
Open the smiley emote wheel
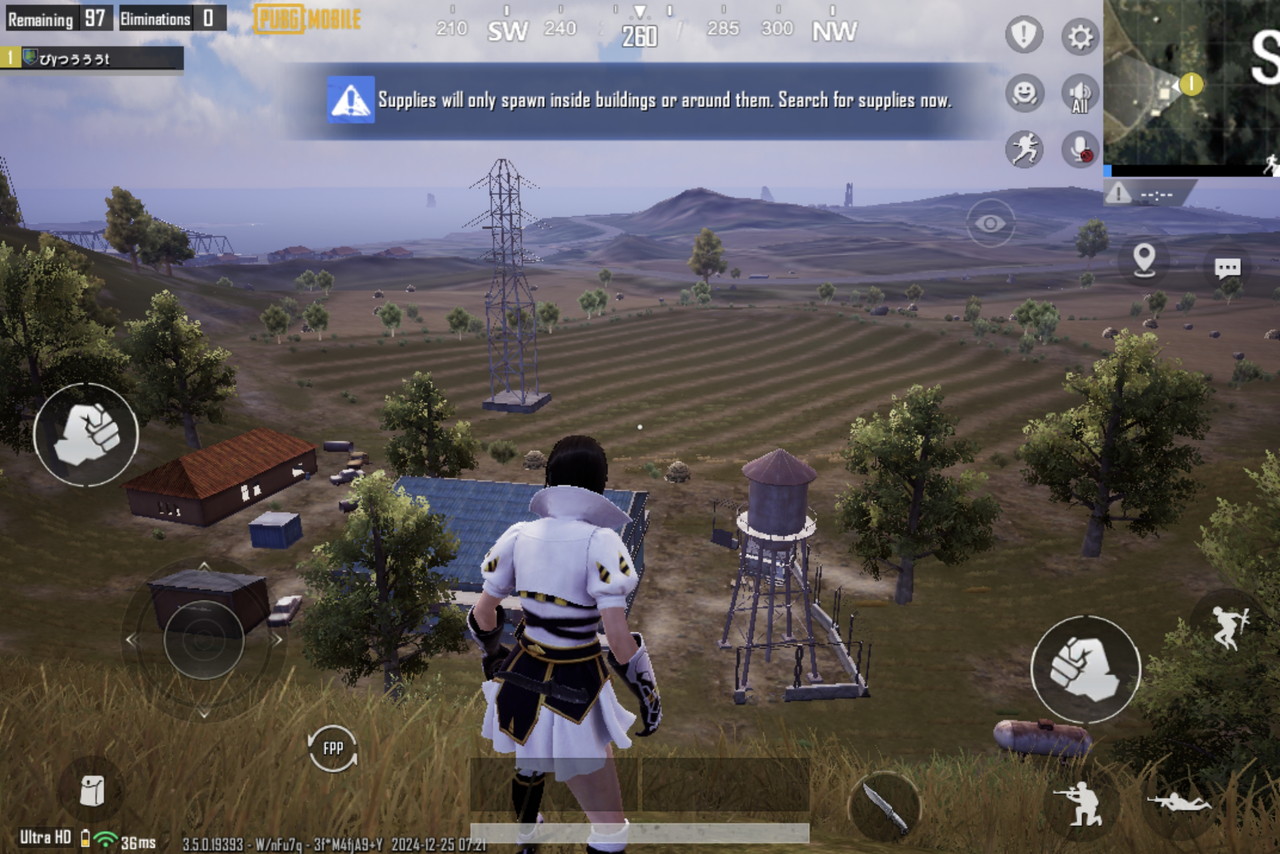(1024, 93)
